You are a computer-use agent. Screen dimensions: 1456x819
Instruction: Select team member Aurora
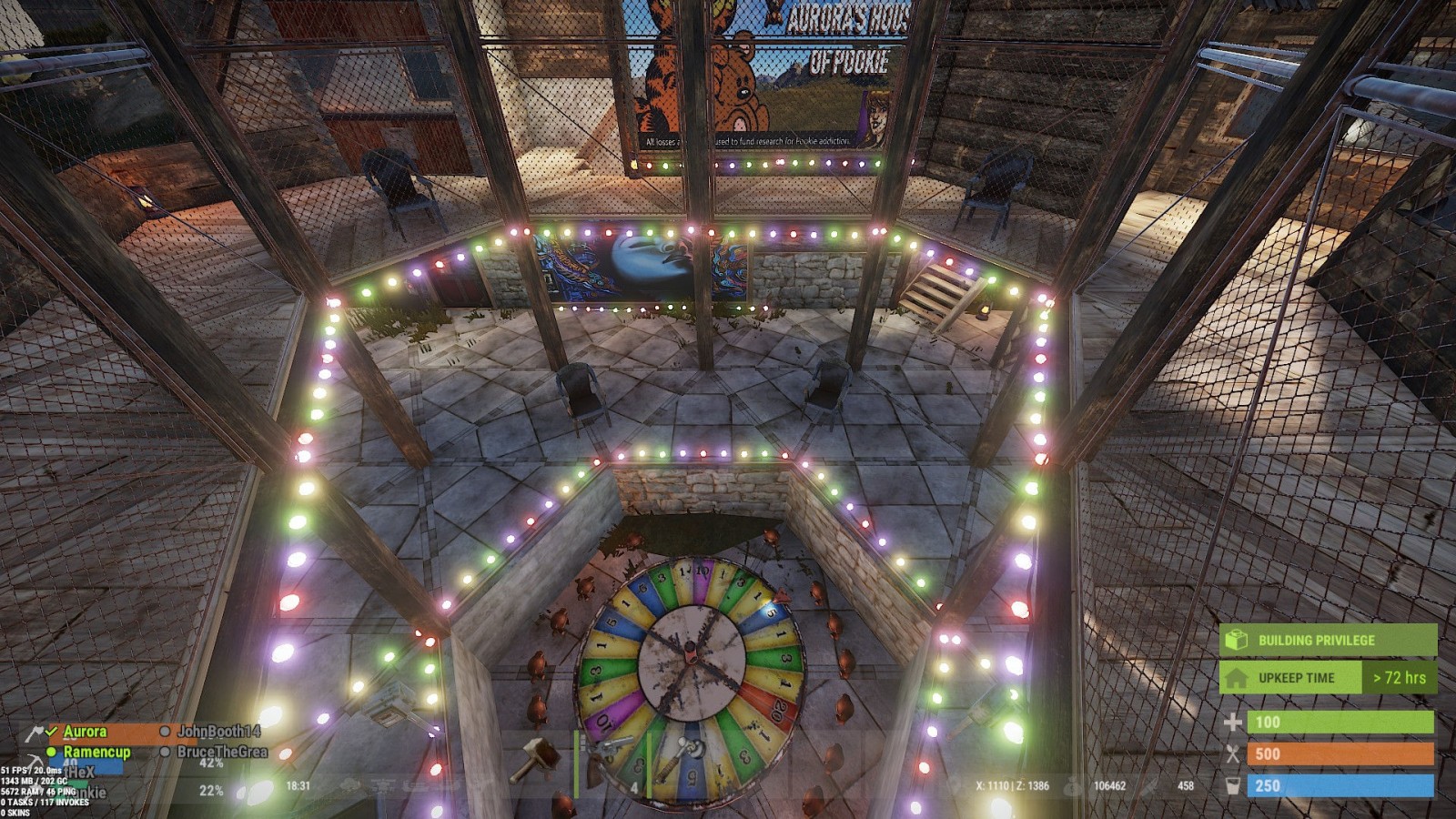tap(85, 732)
